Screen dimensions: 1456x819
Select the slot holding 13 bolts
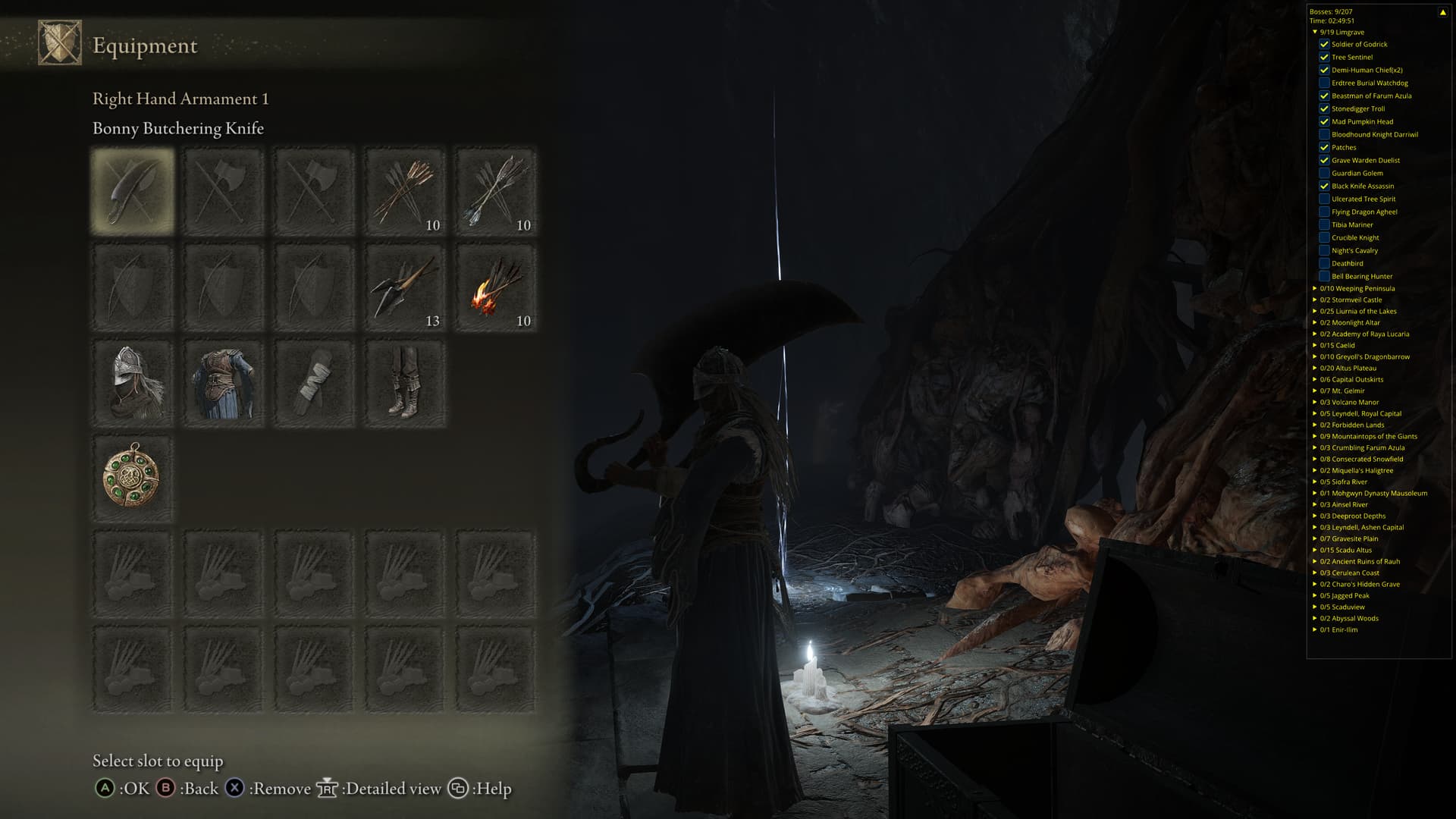pyautogui.click(x=405, y=287)
